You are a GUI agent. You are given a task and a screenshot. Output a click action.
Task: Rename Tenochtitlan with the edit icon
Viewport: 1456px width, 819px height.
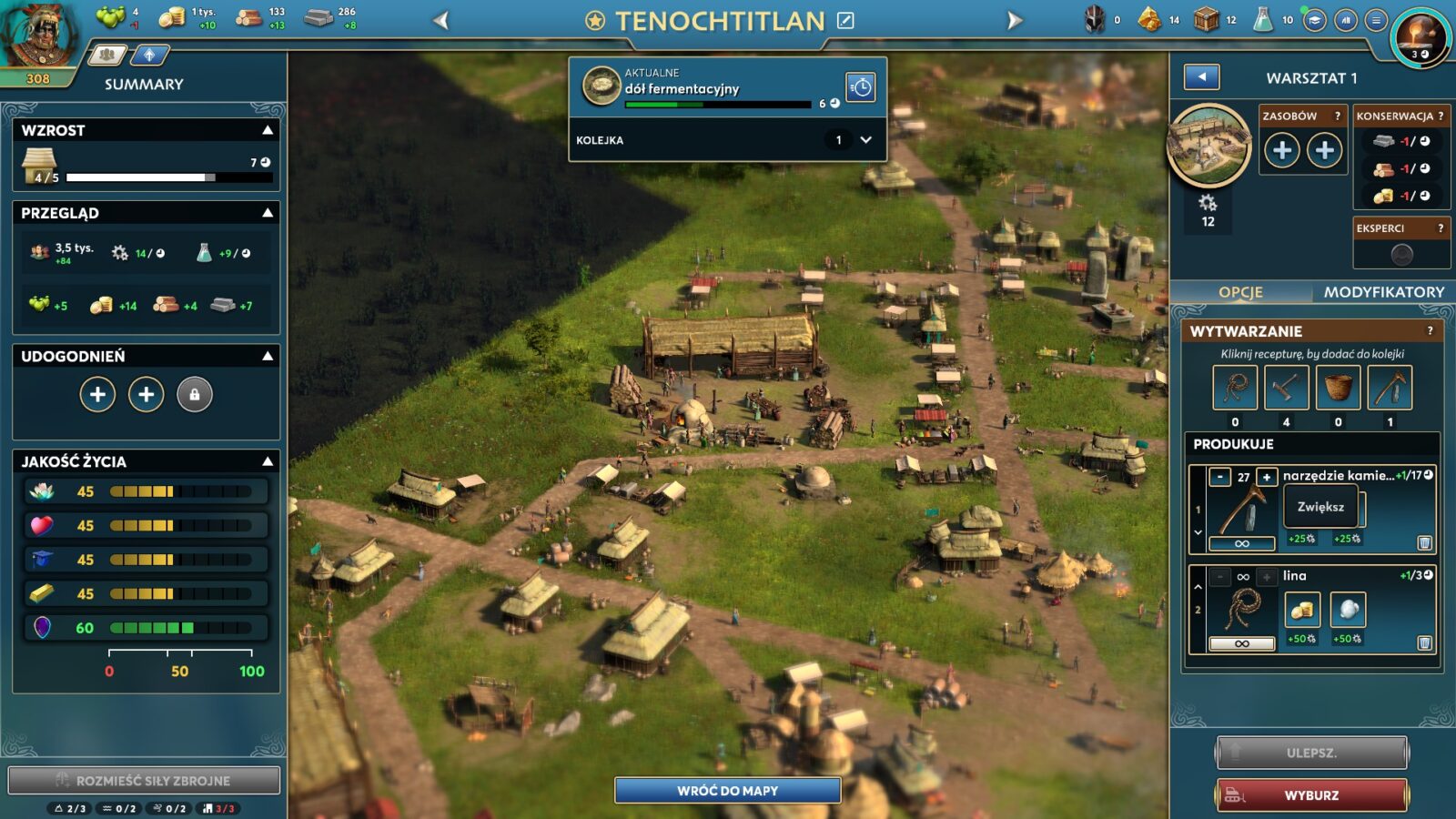[x=845, y=20]
